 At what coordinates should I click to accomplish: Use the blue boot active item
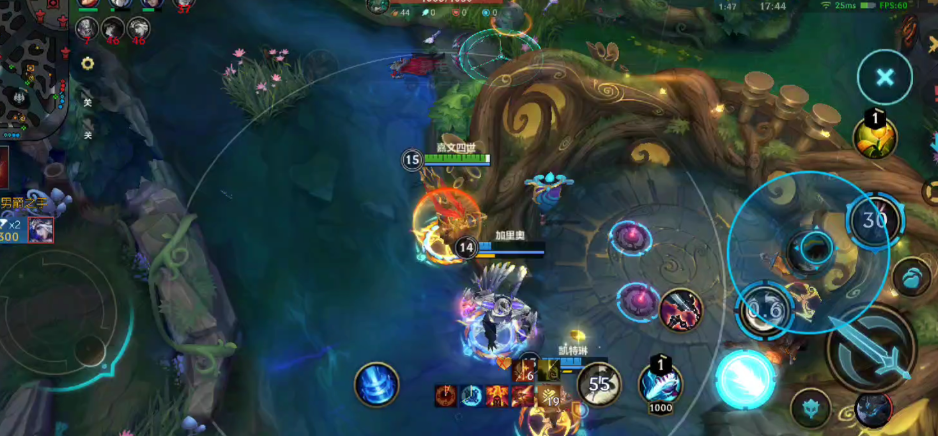pos(660,384)
